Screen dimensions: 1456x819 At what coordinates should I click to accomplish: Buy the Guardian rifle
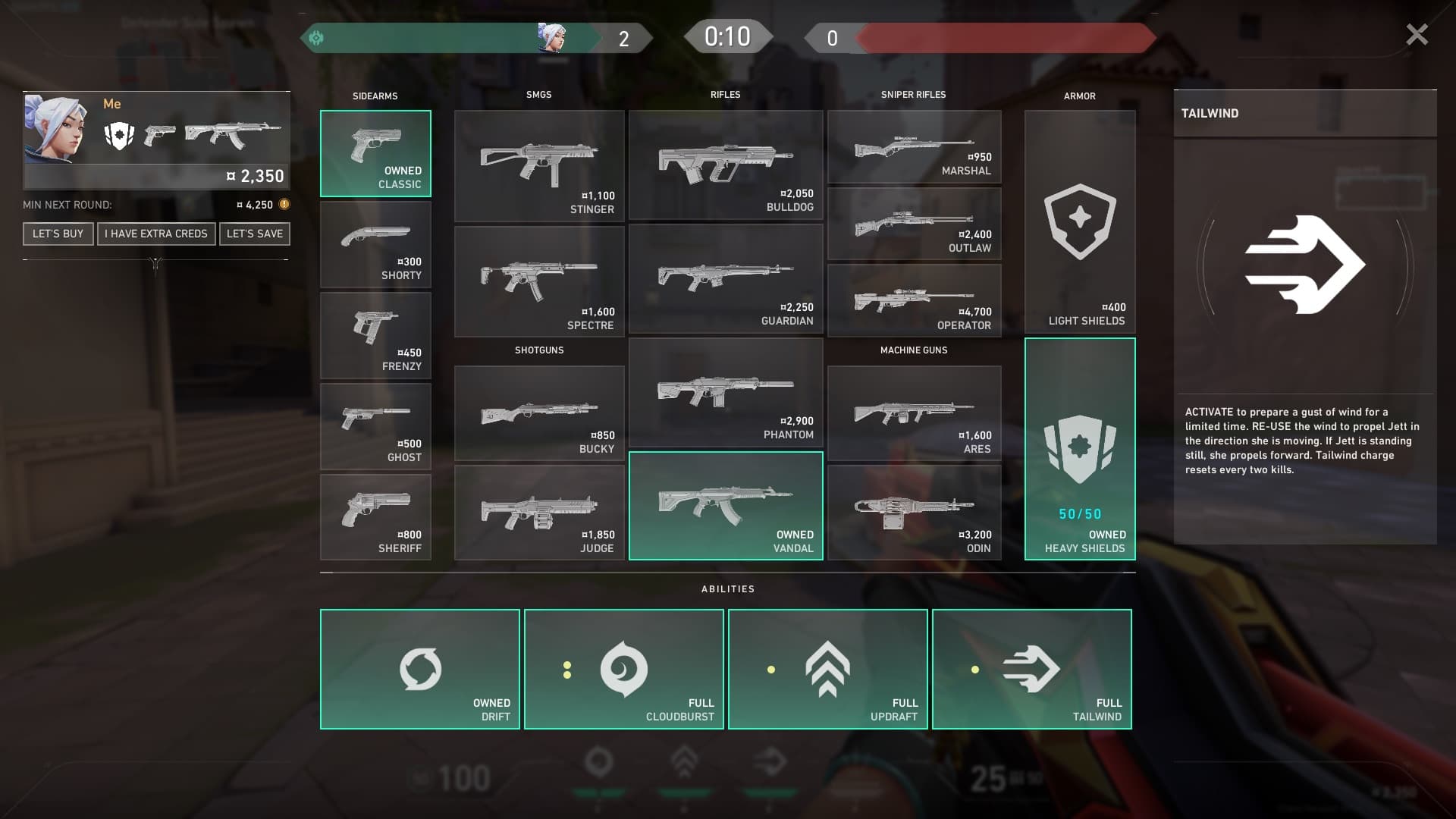pyautogui.click(x=726, y=279)
